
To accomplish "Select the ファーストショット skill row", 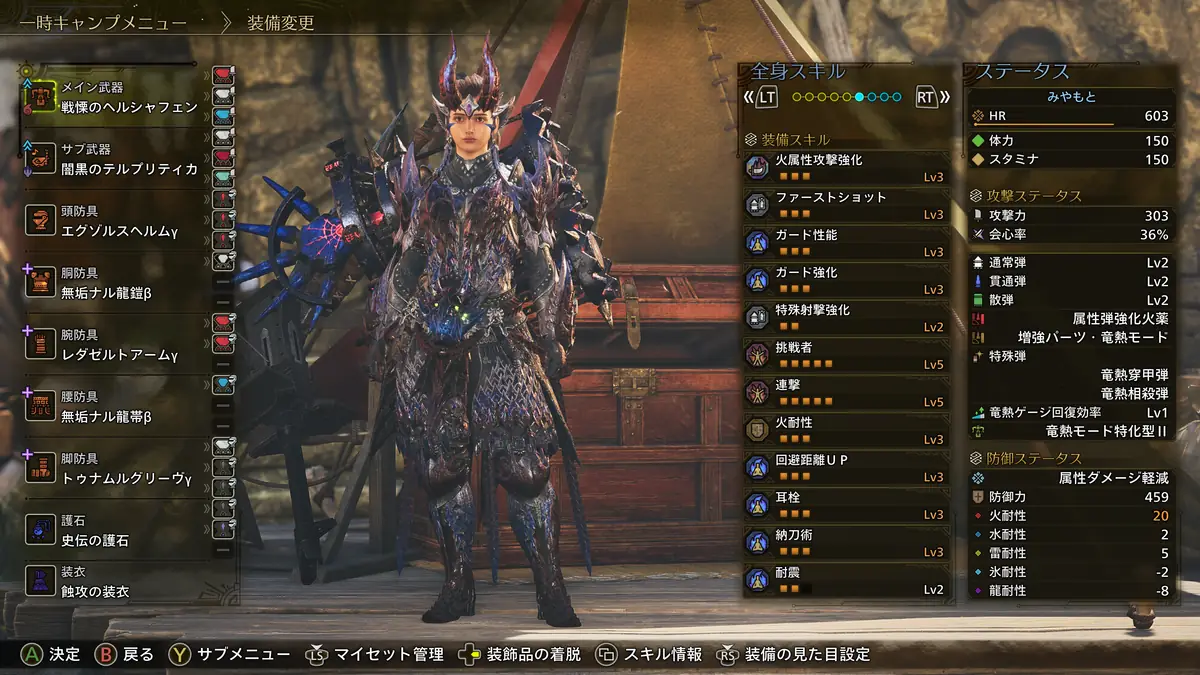I will tap(846, 205).
